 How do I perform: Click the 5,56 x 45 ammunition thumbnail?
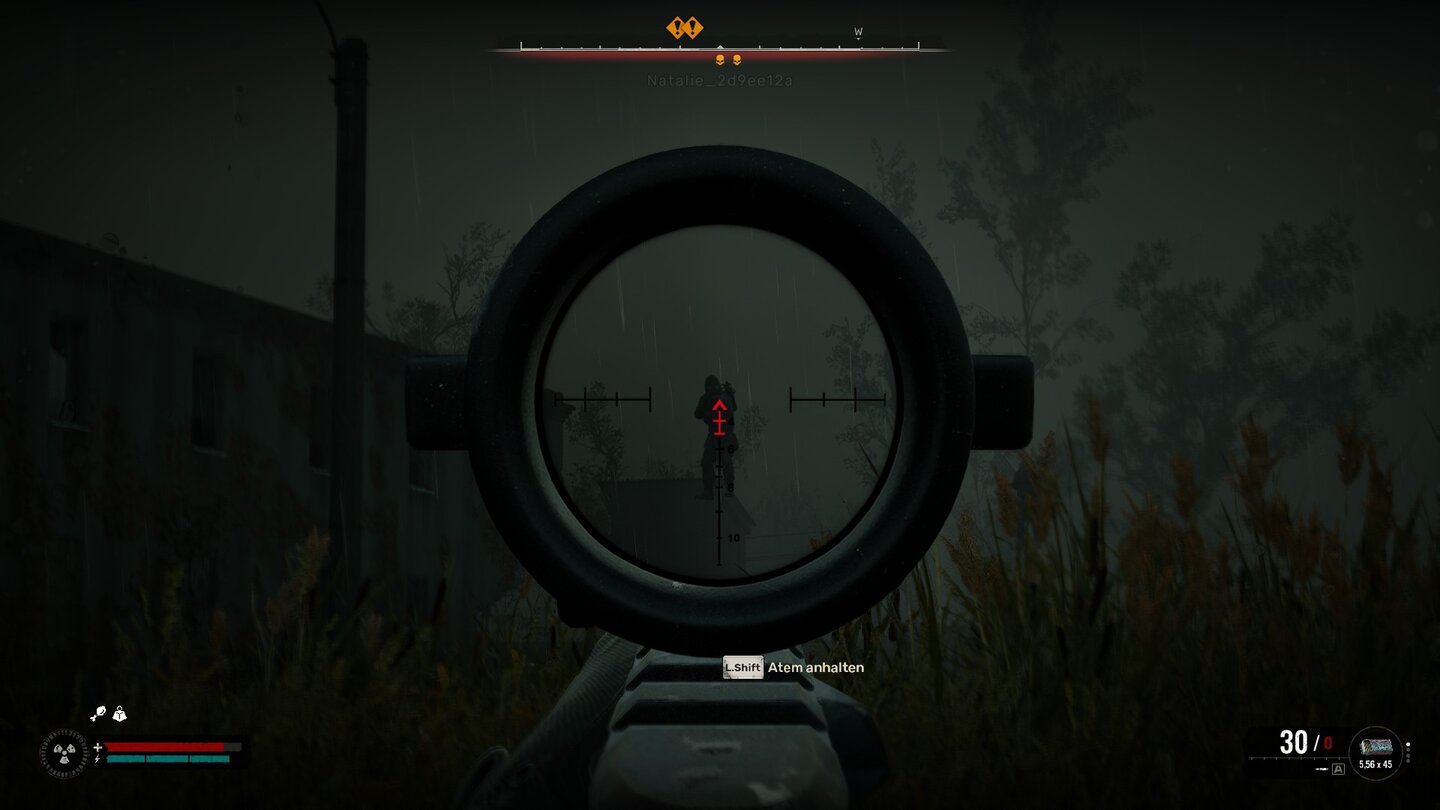[1376, 746]
